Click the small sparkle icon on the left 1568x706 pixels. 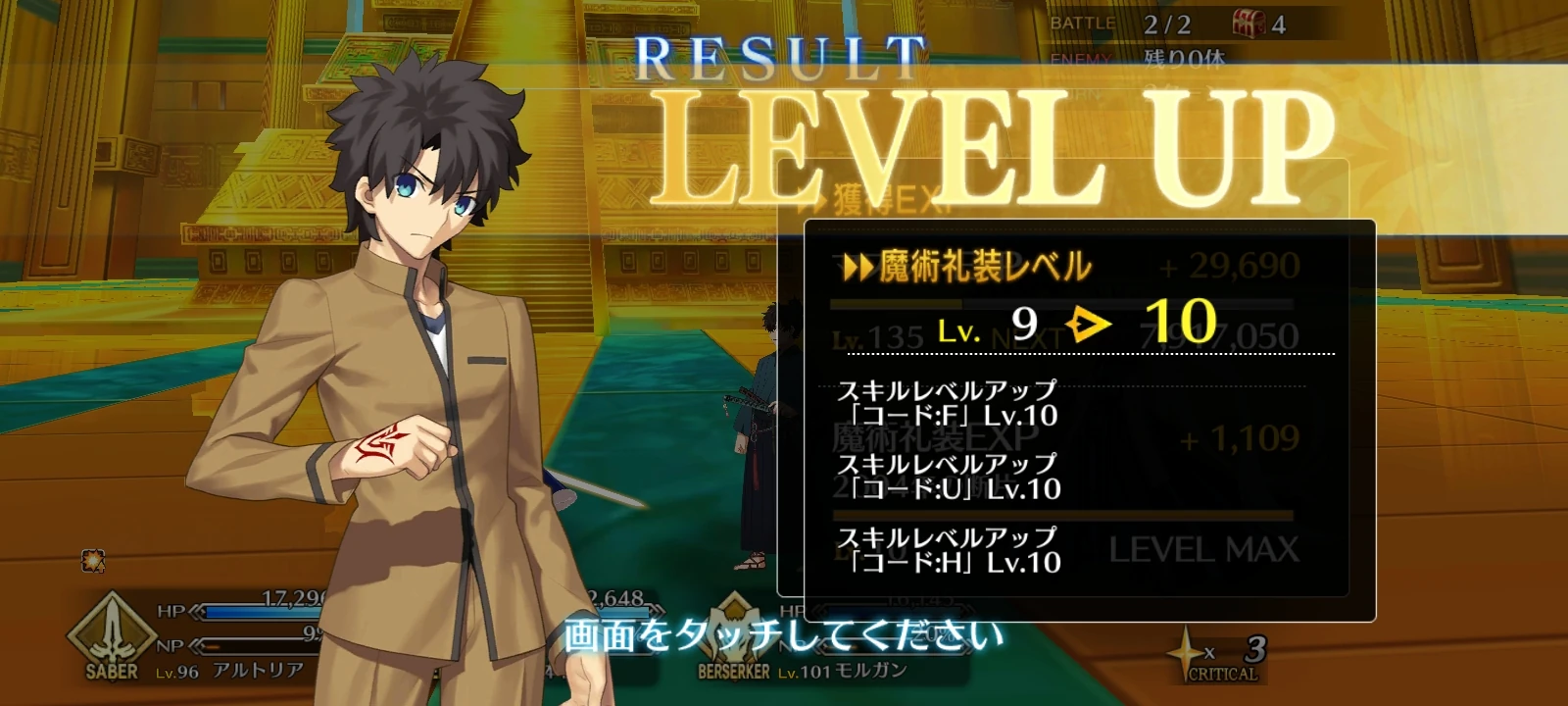coord(93,559)
